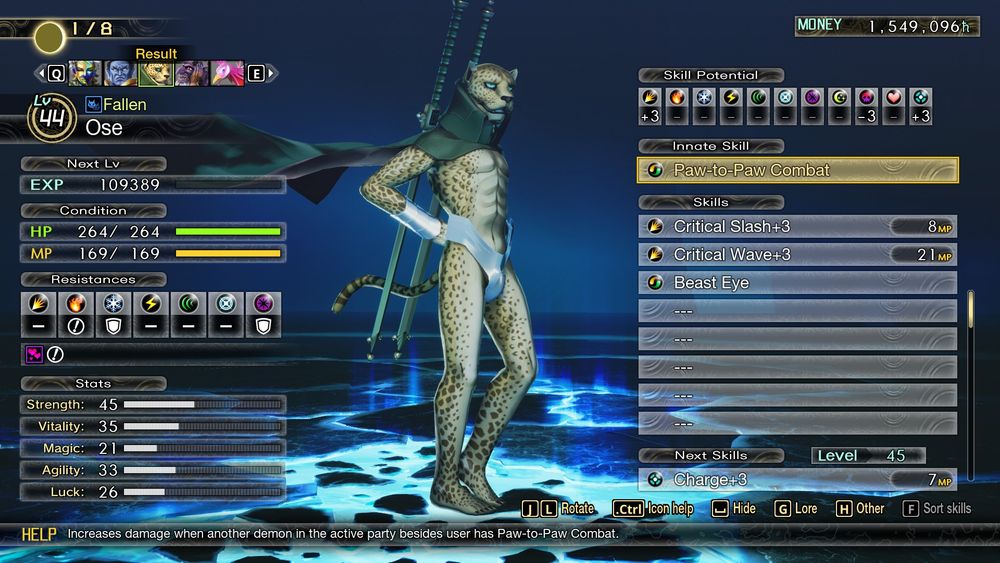Select the Paw-to-Paw Combat innate skill

tap(797, 170)
